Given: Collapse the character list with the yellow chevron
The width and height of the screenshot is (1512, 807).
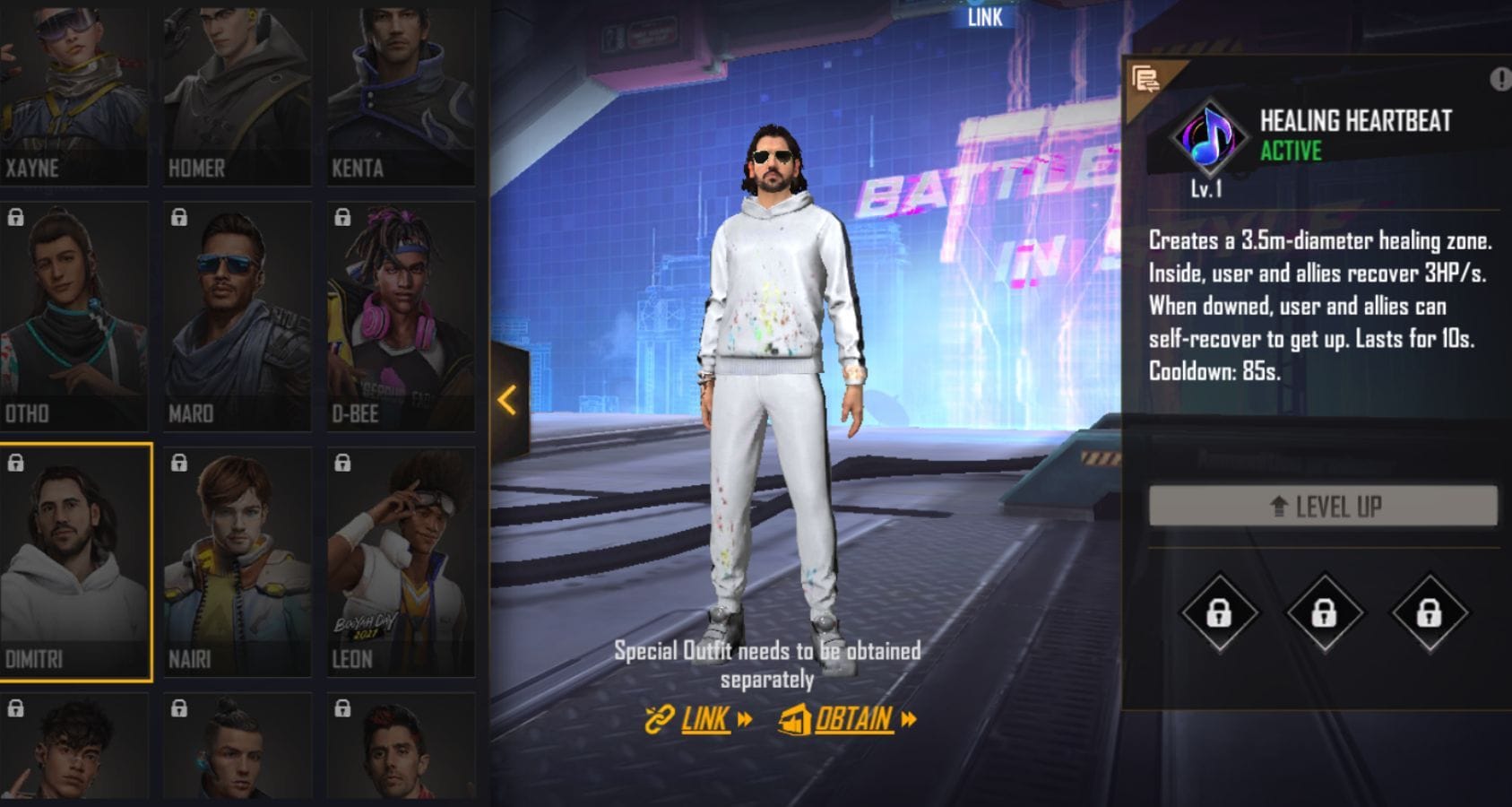Looking at the screenshot, I should click(x=507, y=402).
